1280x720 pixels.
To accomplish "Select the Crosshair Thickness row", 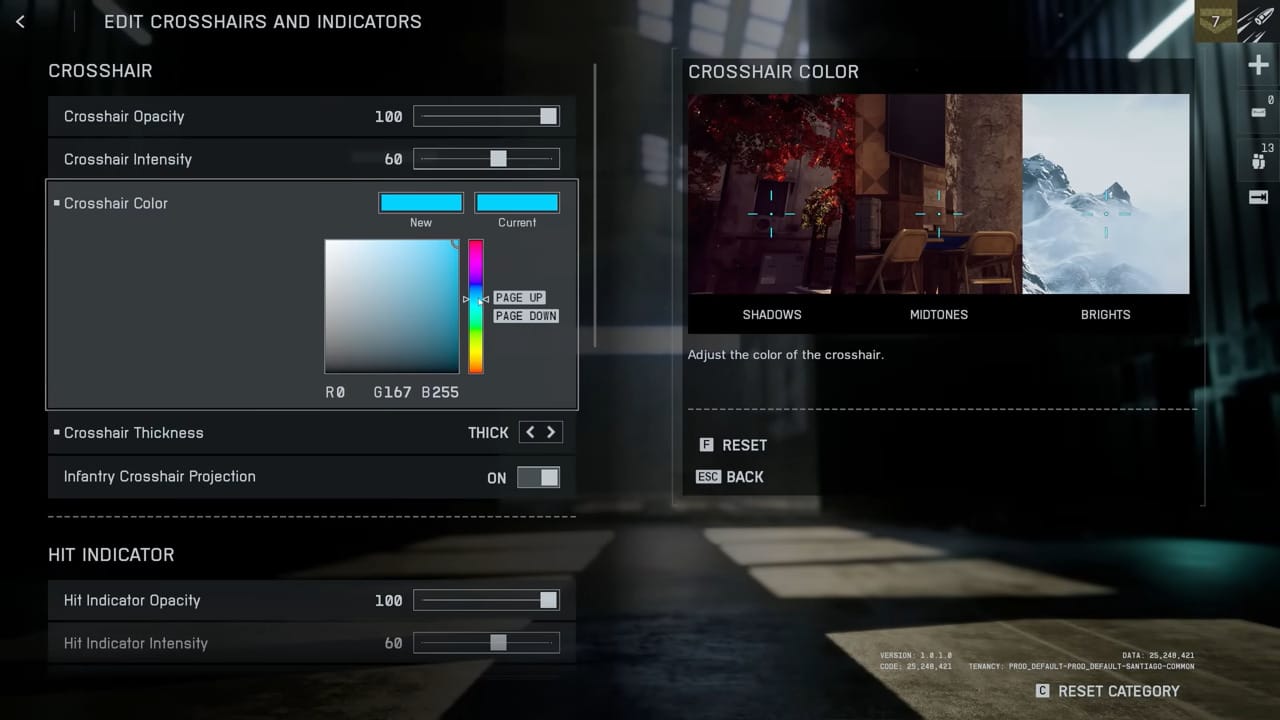I will [x=250, y=433].
